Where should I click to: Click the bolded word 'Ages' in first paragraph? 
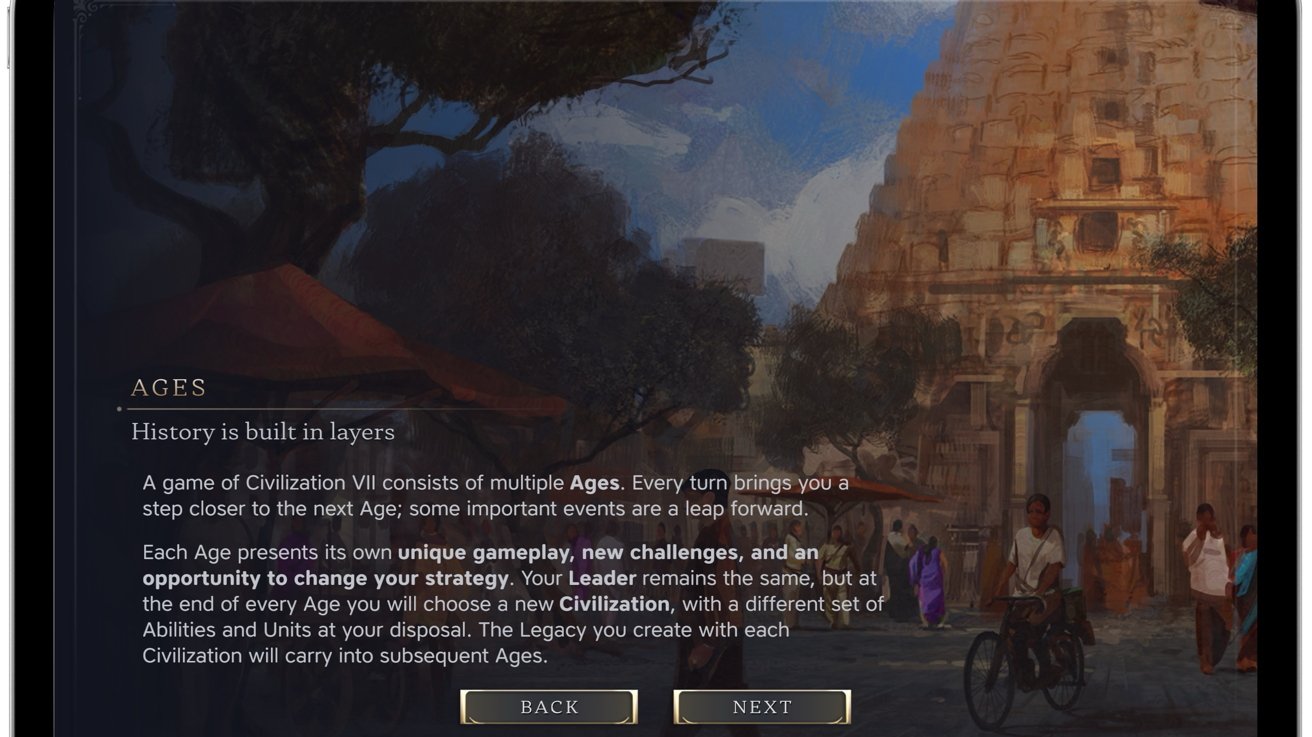tap(595, 482)
